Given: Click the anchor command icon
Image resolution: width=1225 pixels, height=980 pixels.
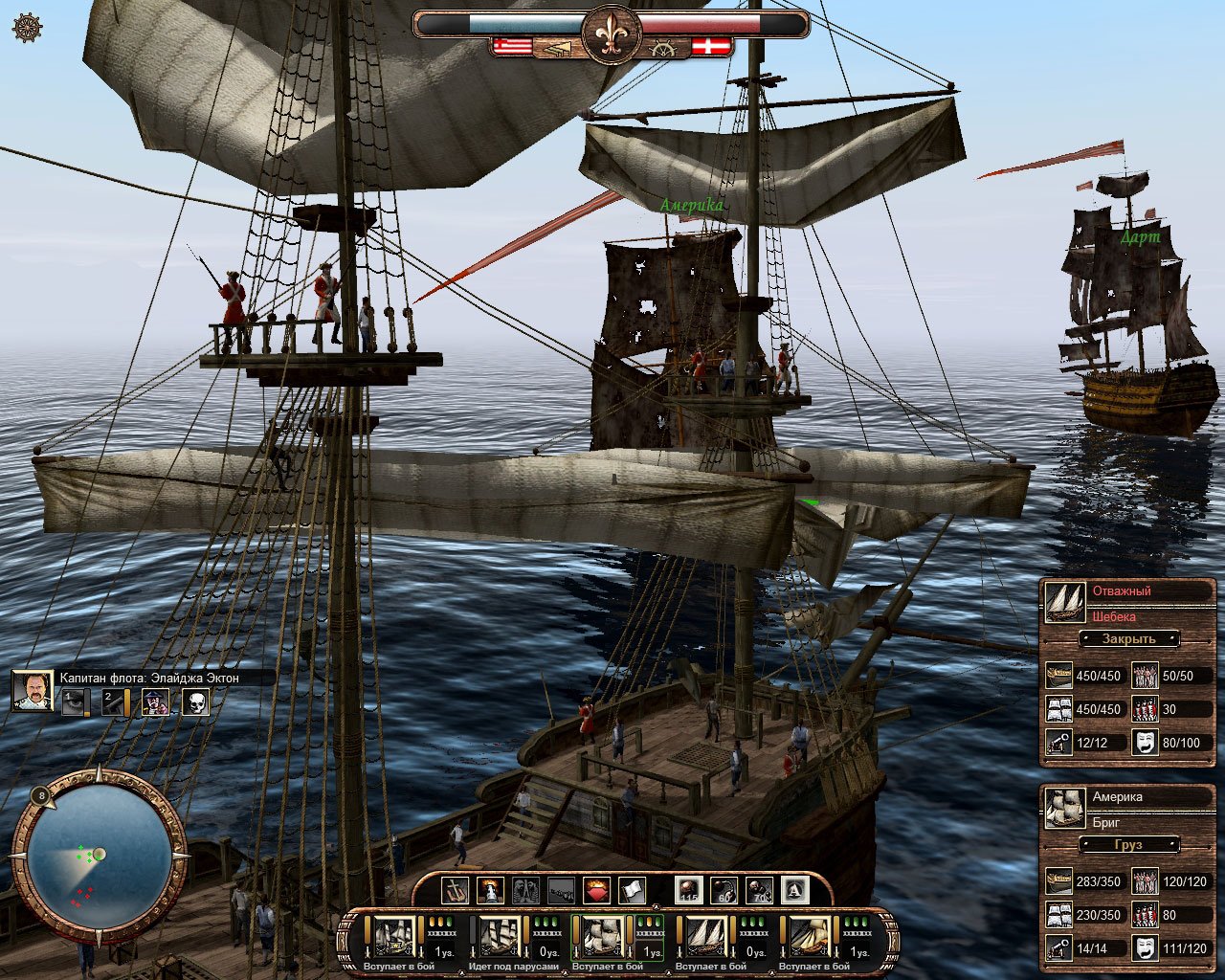Looking at the screenshot, I should coord(455,891).
